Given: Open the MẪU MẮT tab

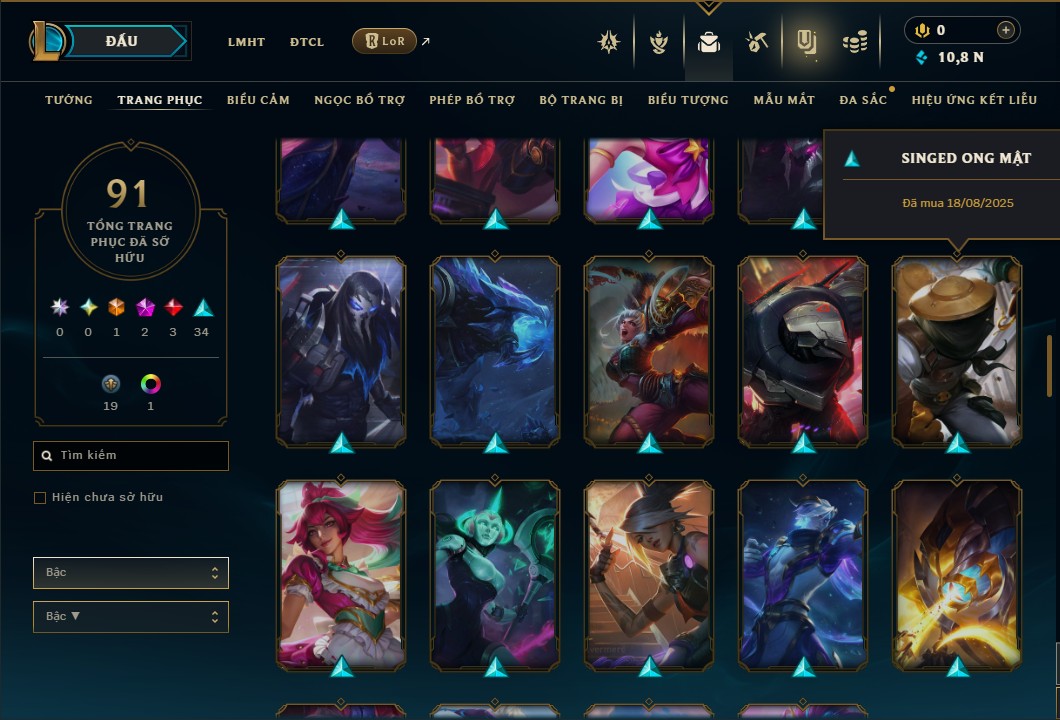Looking at the screenshot, I should click(x=784, y=100).
